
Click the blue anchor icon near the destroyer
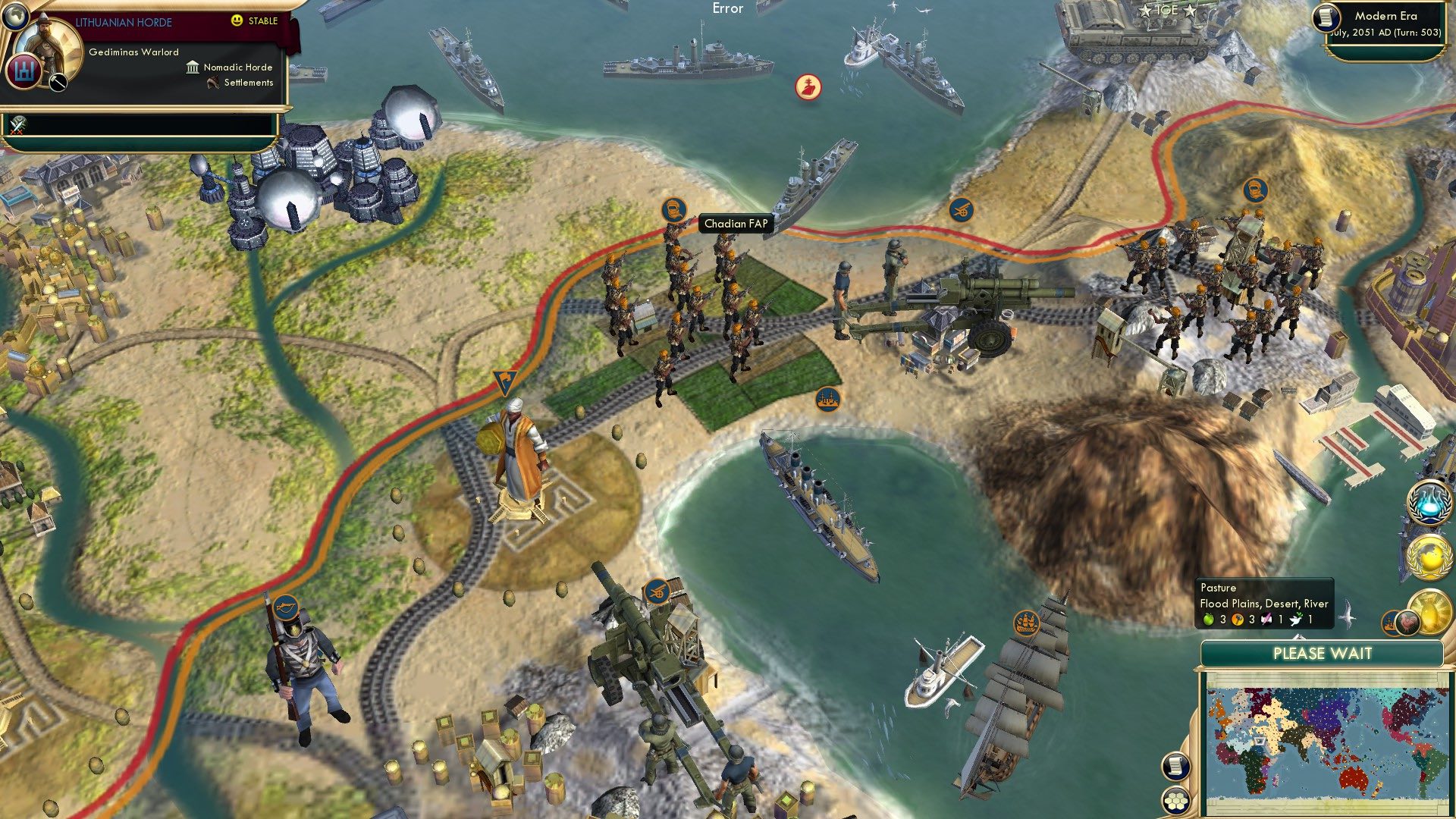click(x=959, y=209)
